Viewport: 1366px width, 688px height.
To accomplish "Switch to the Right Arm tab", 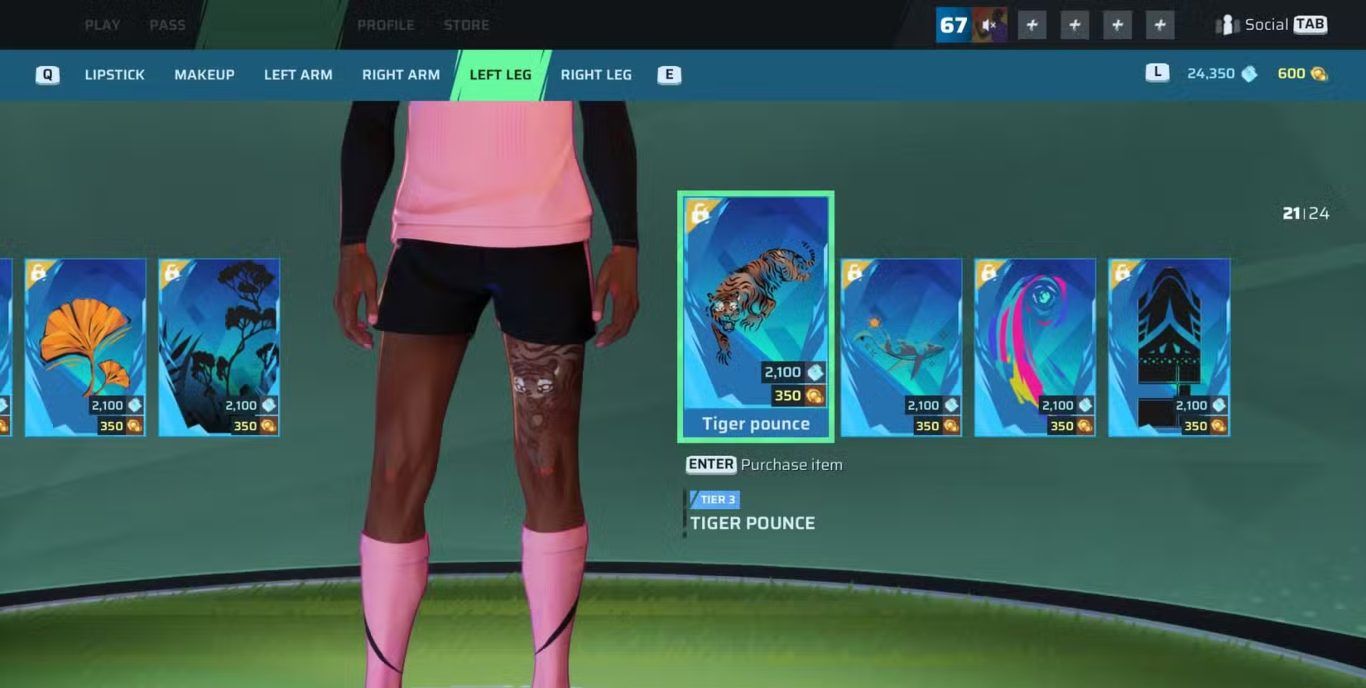I will click(x=401, y=75).
